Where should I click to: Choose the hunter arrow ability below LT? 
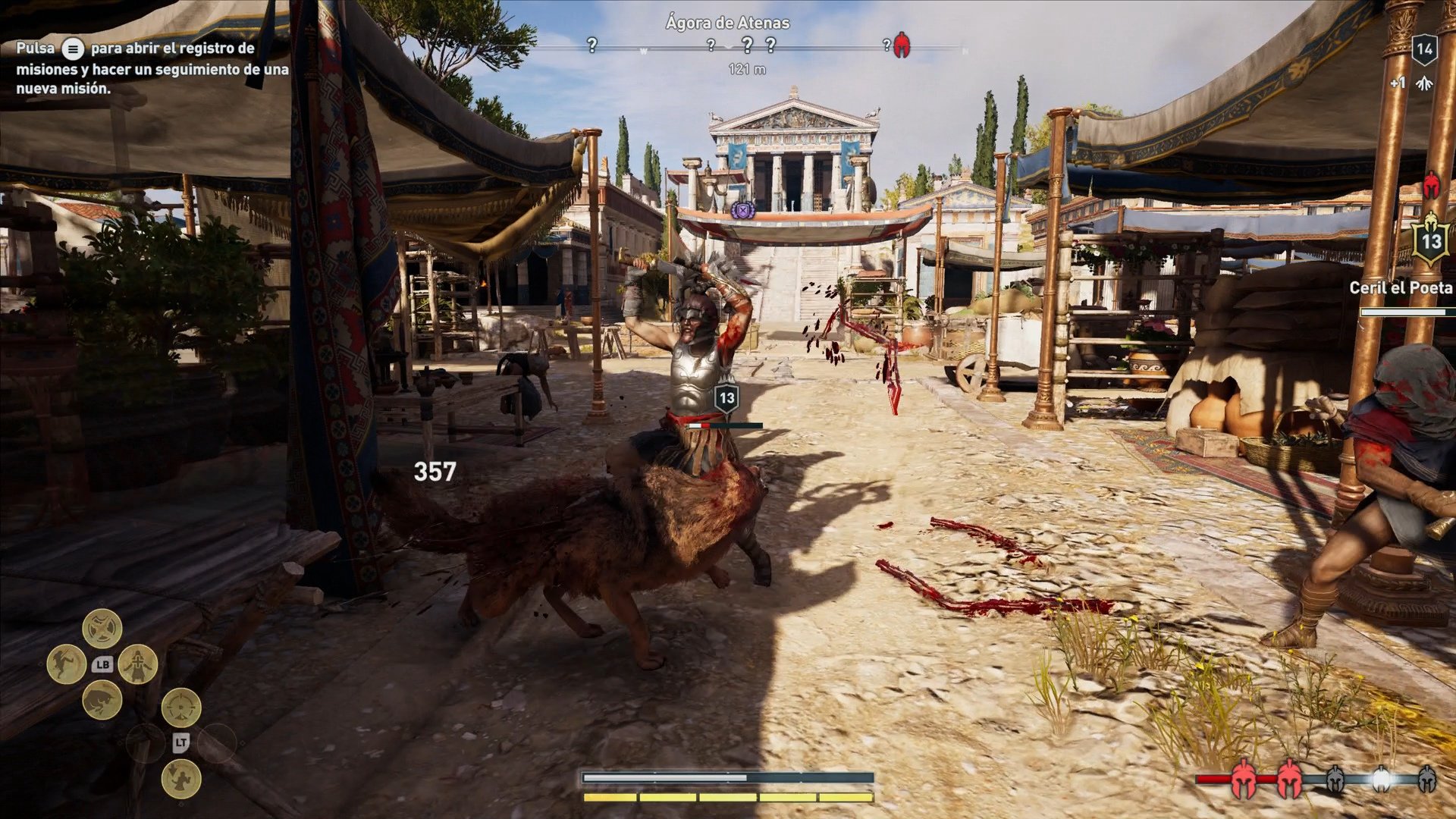[x=181, y=779]
